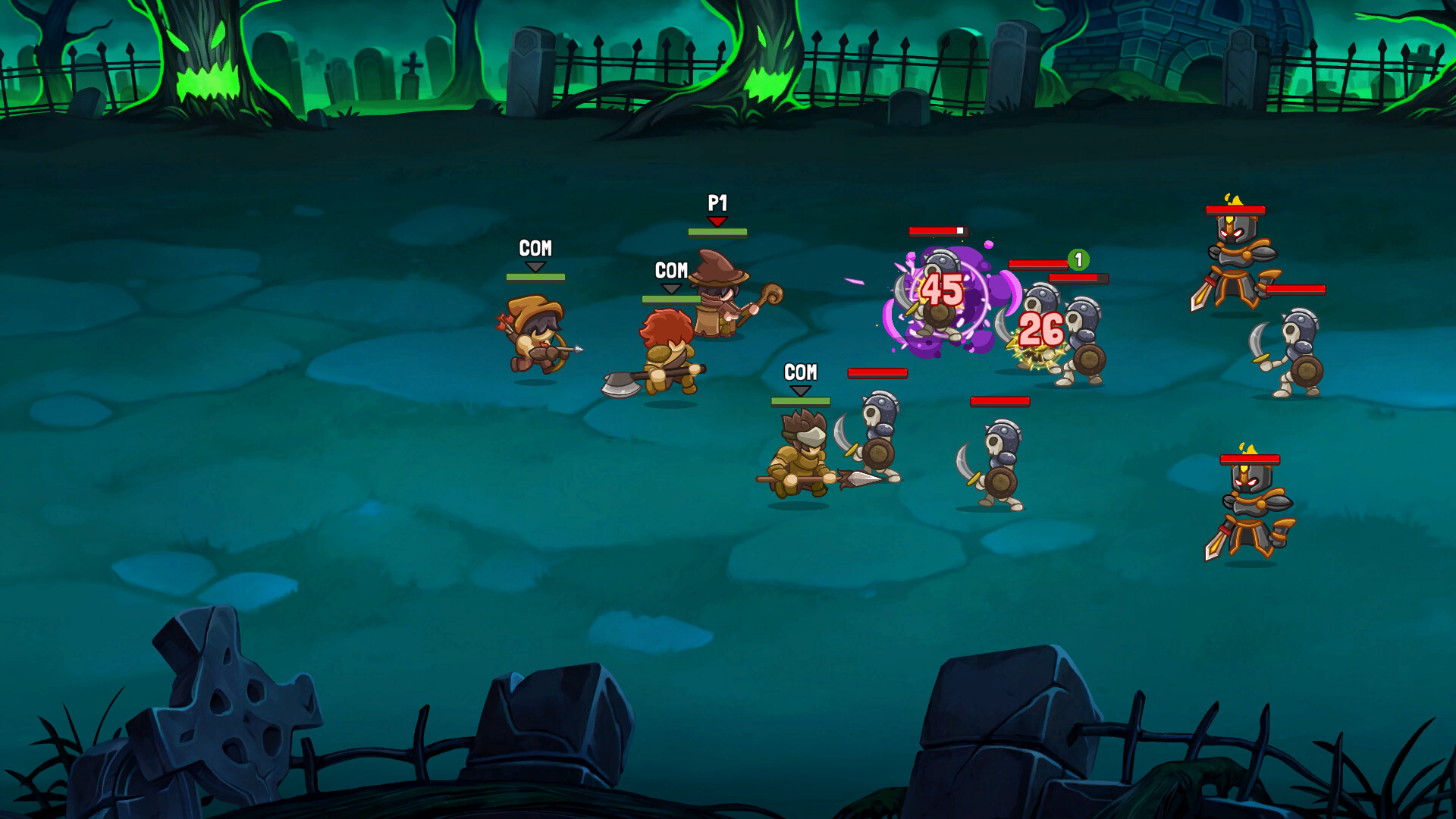Click the chevron below the spearman's COM label

pos(800,391)
